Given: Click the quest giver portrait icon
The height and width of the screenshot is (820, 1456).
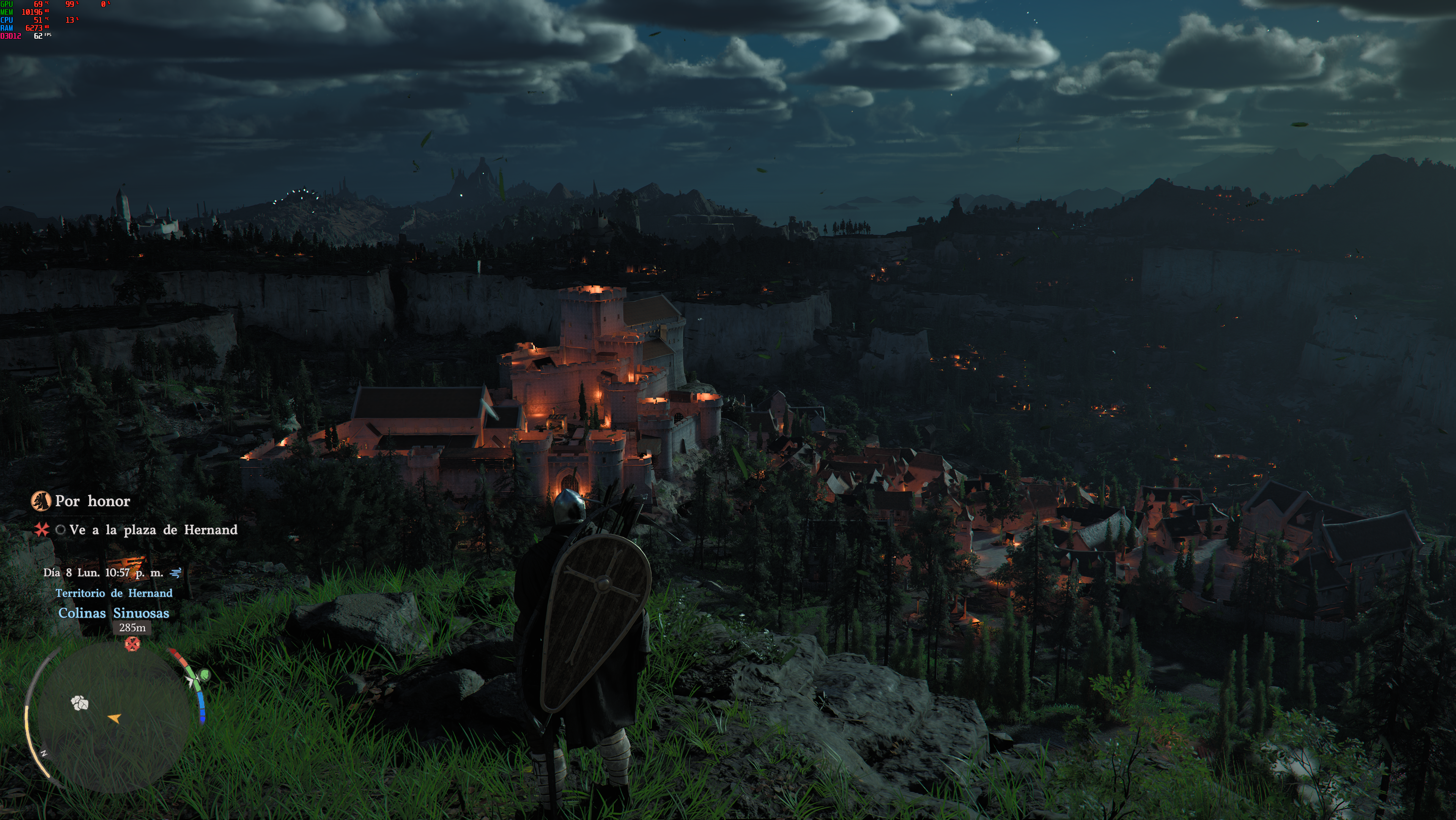Looking at the screenshot, I should pyautogui.click(x=41, y=500).
